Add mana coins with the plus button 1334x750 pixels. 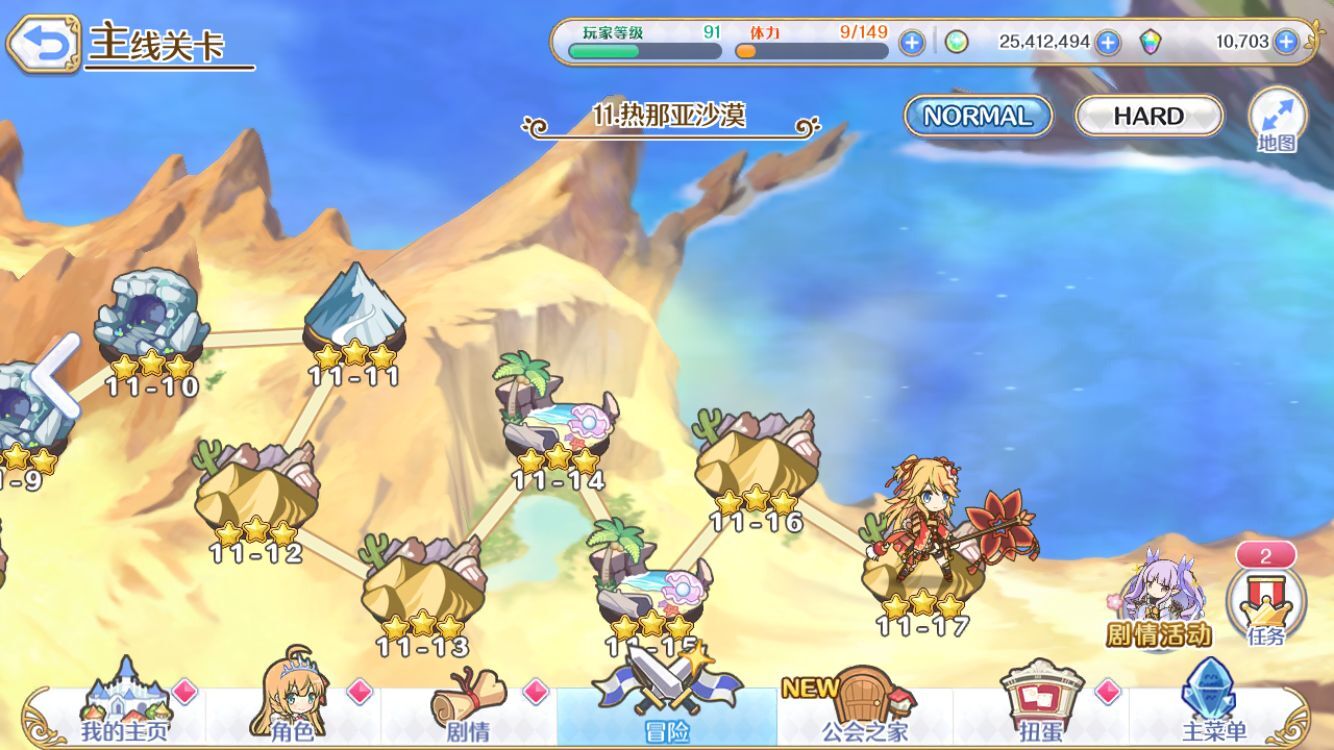coord(1107,42)
